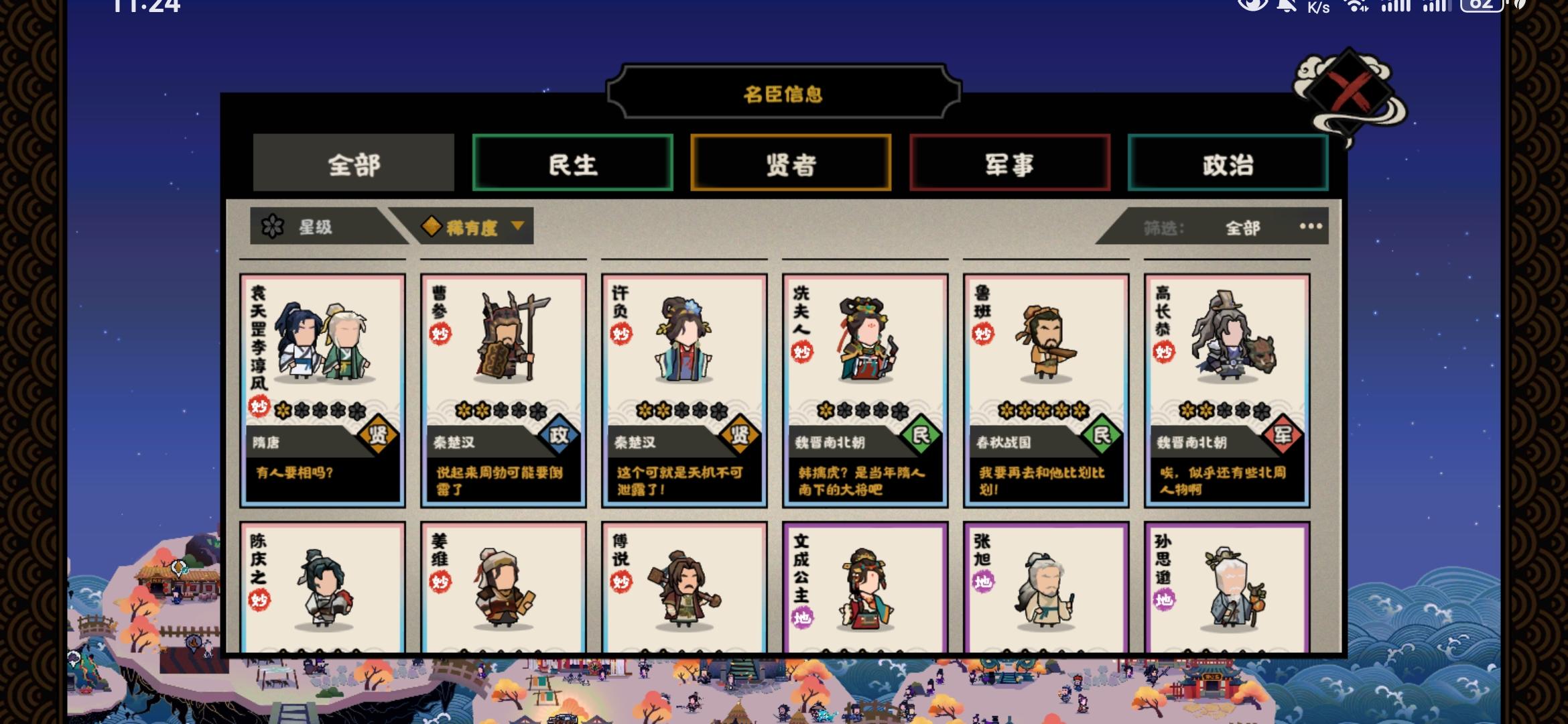The image size is (1568, 724).
Task: Click the 贤 badge on 许负's card
Action: (741, 434)
